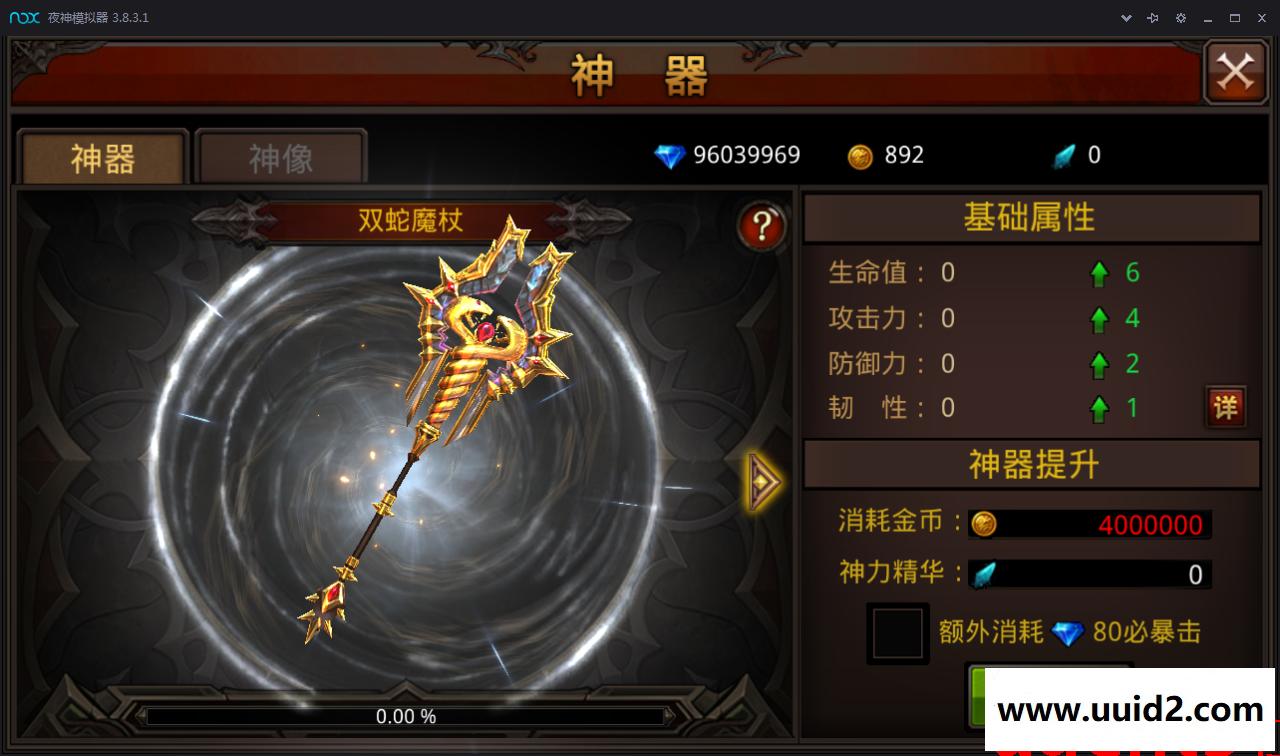The width and height of the screenshot is (1280, 756).
Task: Click the diamond icon beside 80必暴击
Action: click(1069, 633)
